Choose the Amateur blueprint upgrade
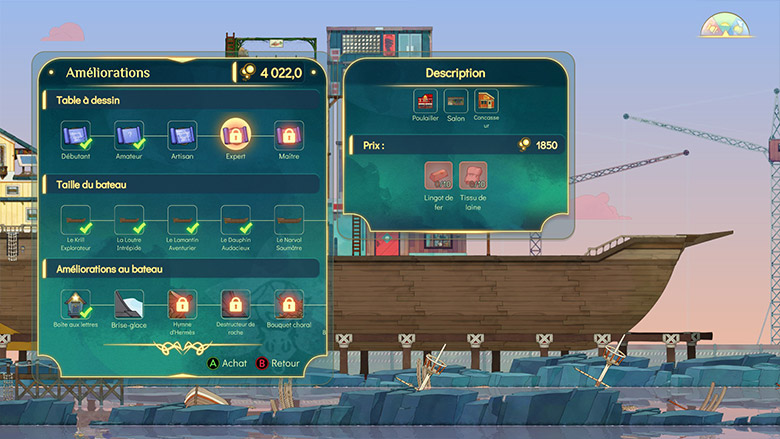Screen dimensions: 780x439 point(130,135)
